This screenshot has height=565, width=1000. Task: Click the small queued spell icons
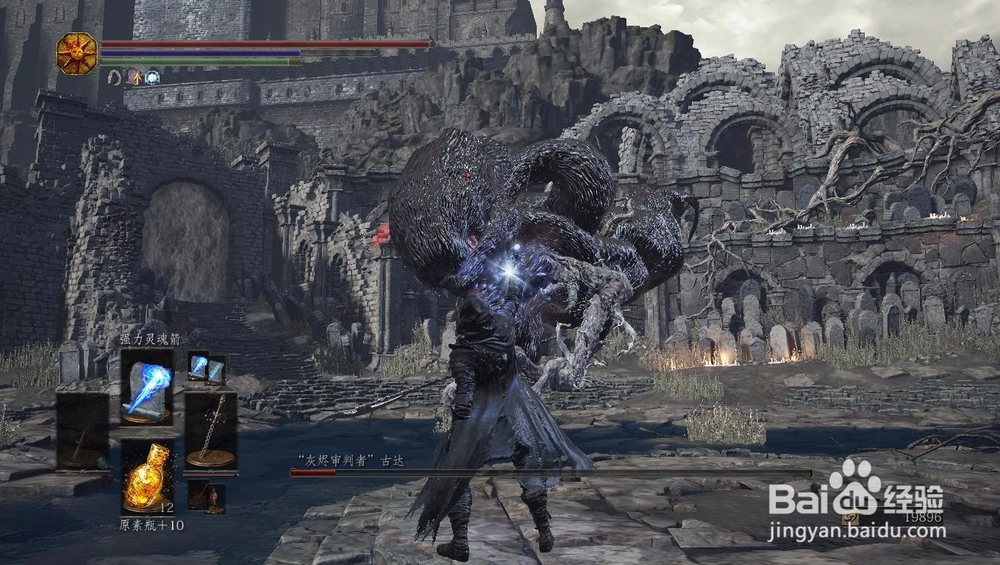tap(206, 368)
